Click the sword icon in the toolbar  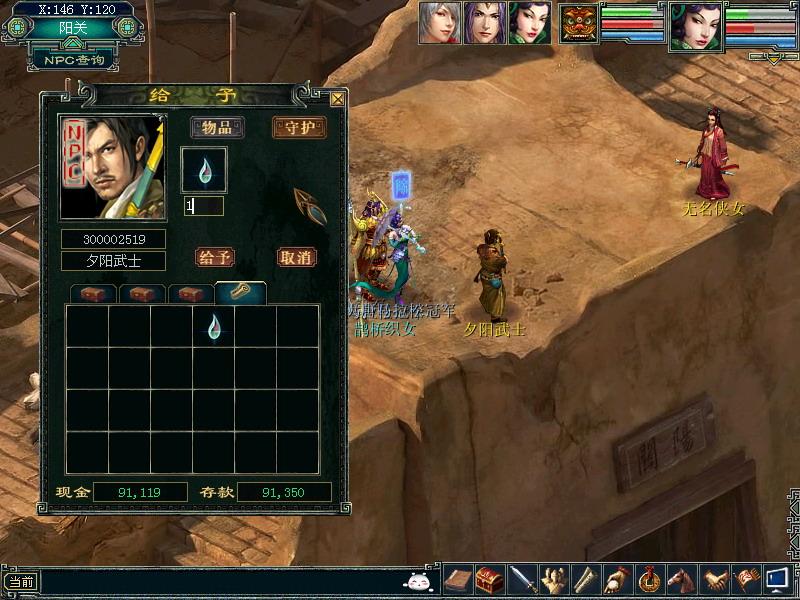(x=523, y=579)
